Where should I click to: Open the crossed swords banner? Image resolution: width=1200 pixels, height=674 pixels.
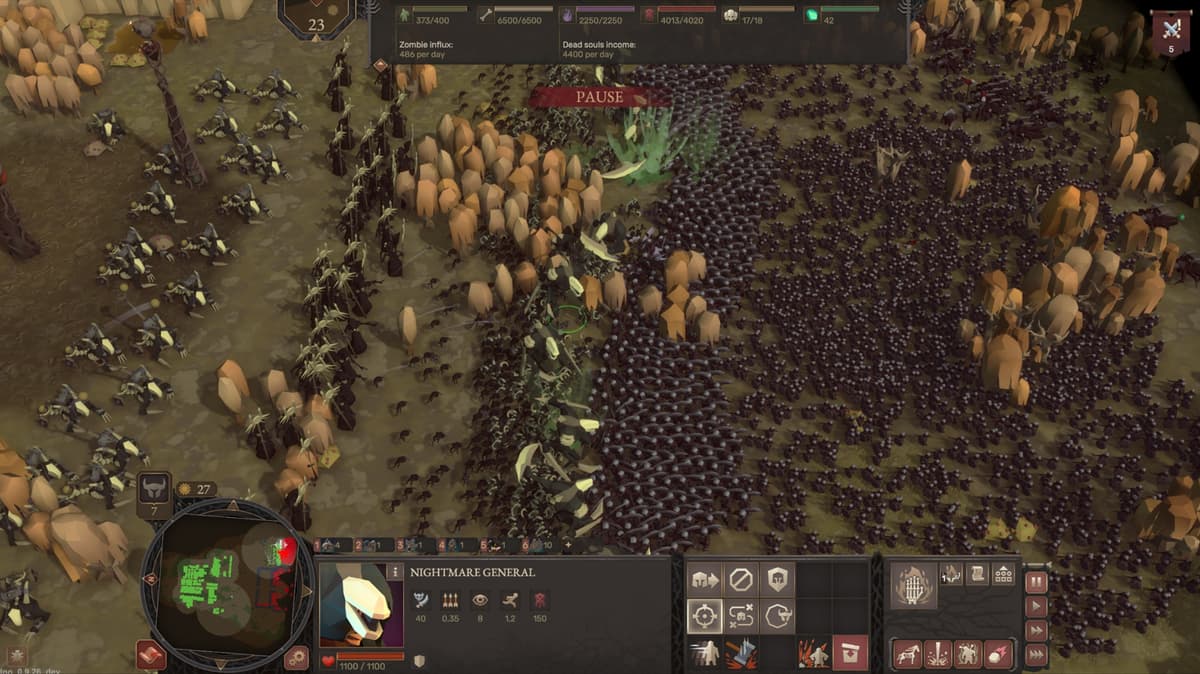pos(1170,32)
